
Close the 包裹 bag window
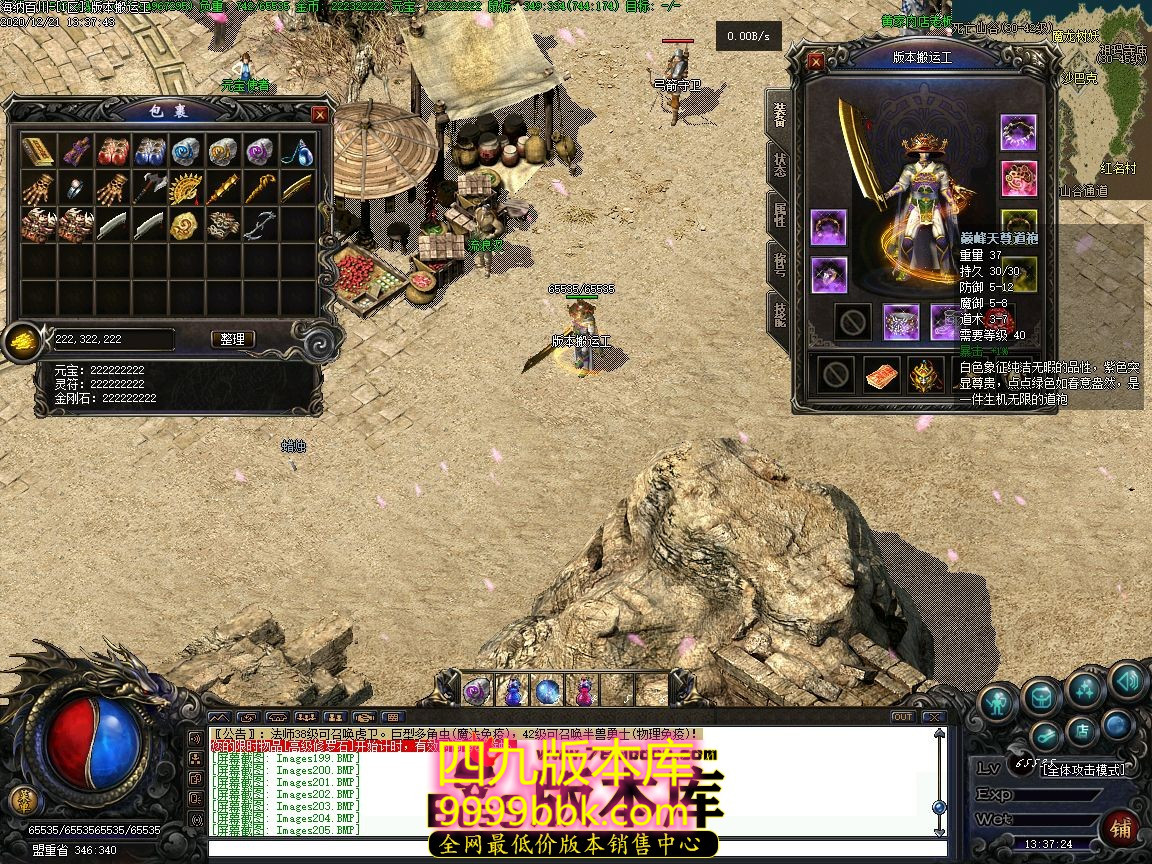coord(320,115)
